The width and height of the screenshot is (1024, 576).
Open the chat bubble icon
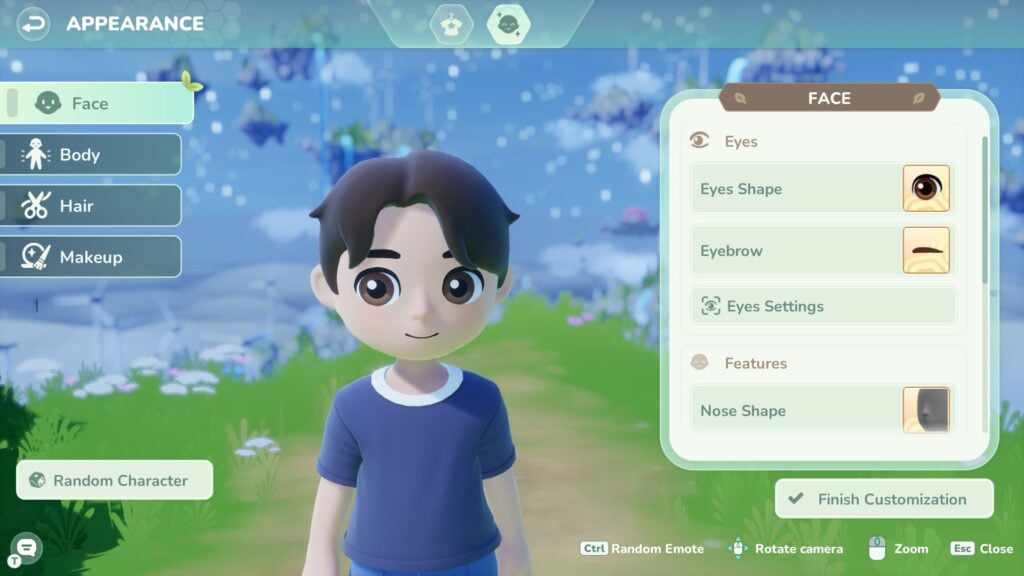tap(26, 546)
